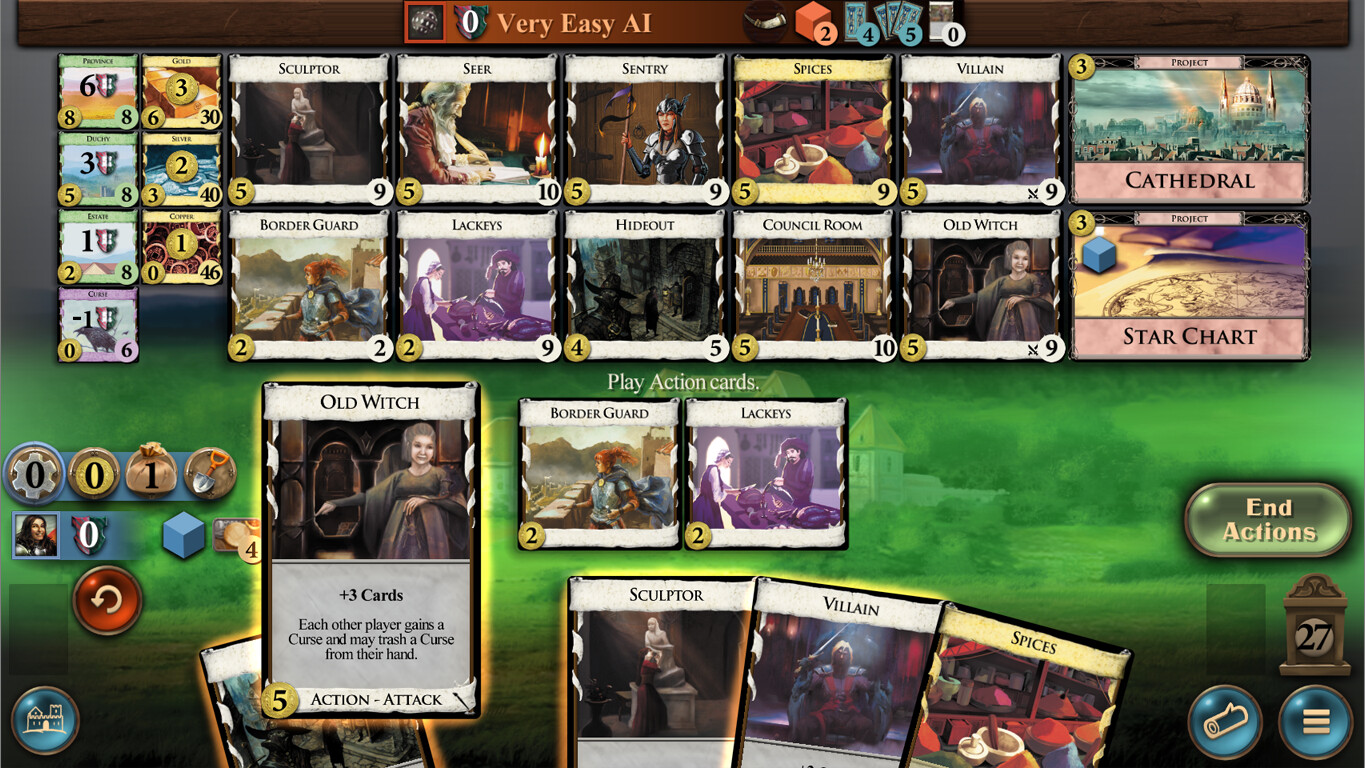Click the horn icon beside Very Easy AI
Screen dimensions: 1365x768
coord(764,20)
